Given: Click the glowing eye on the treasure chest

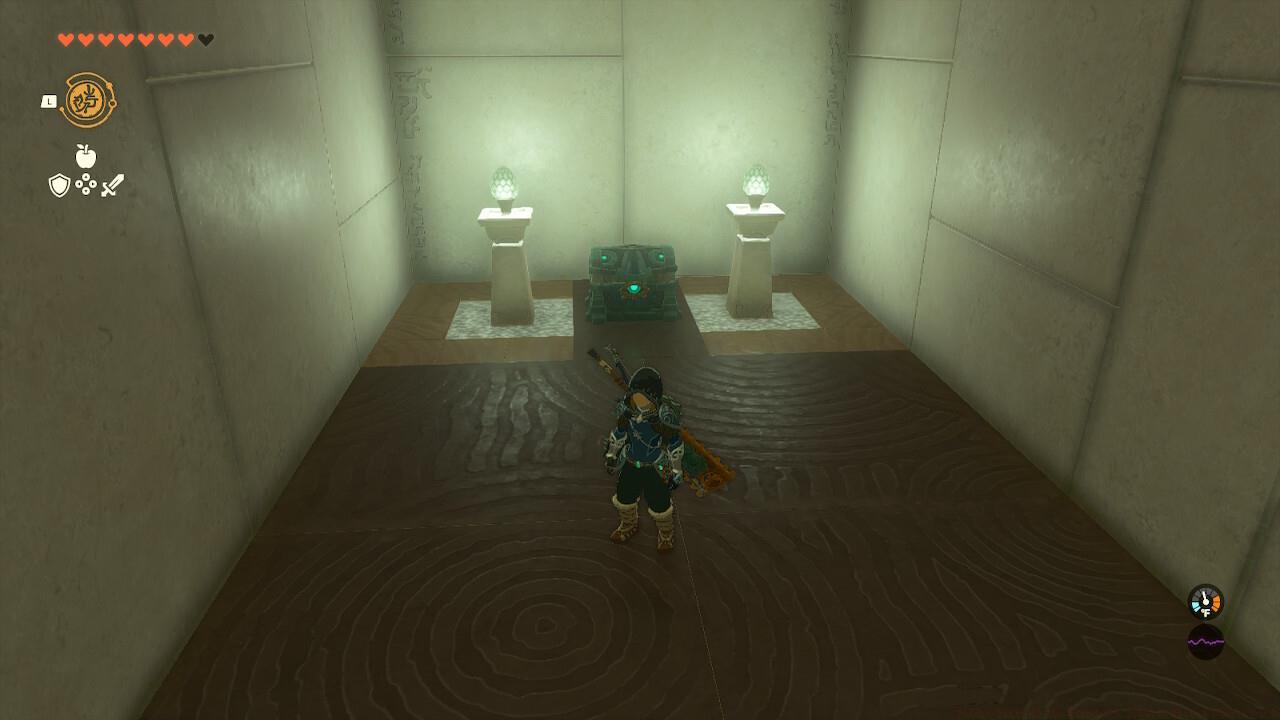Looking at the screenshot, I should pyautogui.click(x=631, y=288).
